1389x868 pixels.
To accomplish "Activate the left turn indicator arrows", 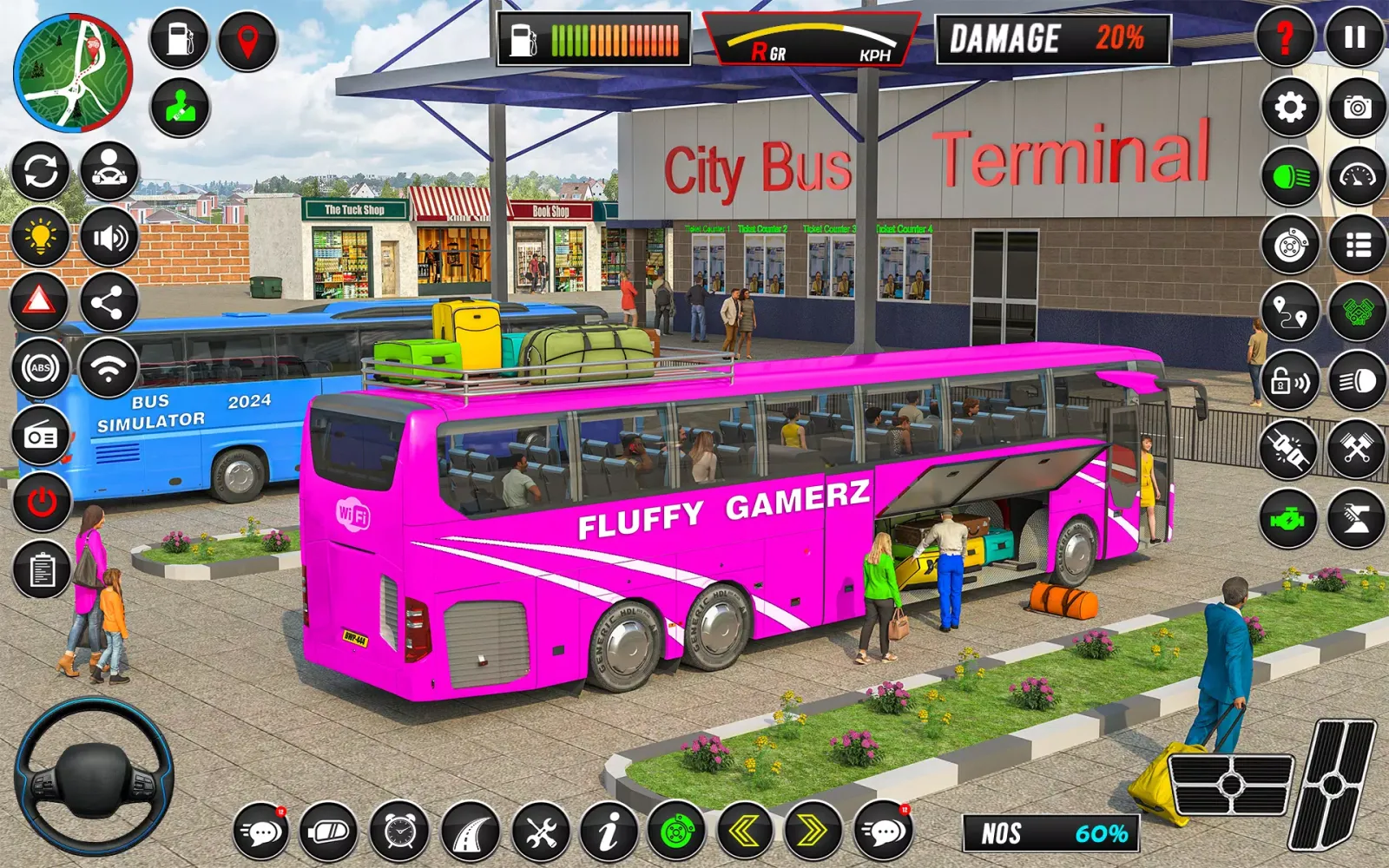I will click(744, 832).
